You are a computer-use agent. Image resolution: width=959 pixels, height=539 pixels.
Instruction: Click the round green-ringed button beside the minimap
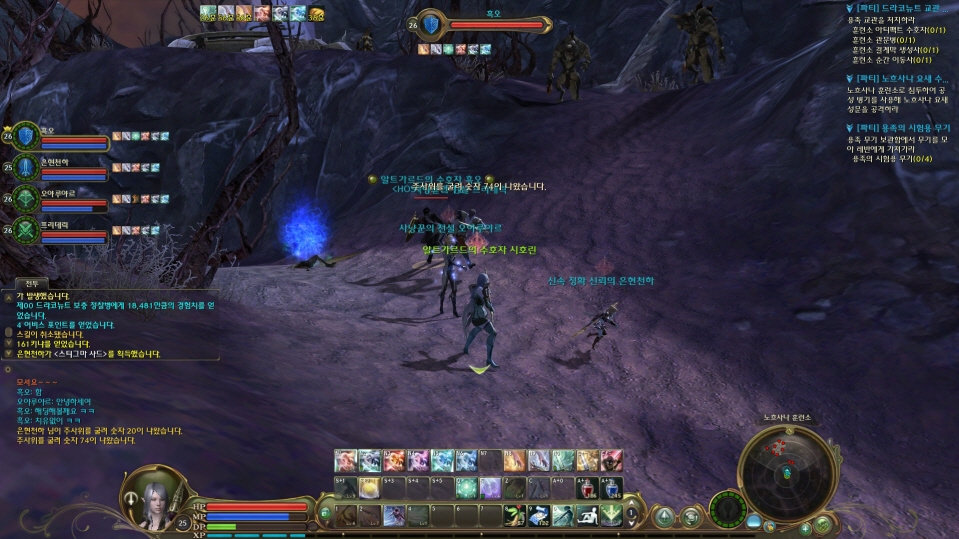[728, 510]
